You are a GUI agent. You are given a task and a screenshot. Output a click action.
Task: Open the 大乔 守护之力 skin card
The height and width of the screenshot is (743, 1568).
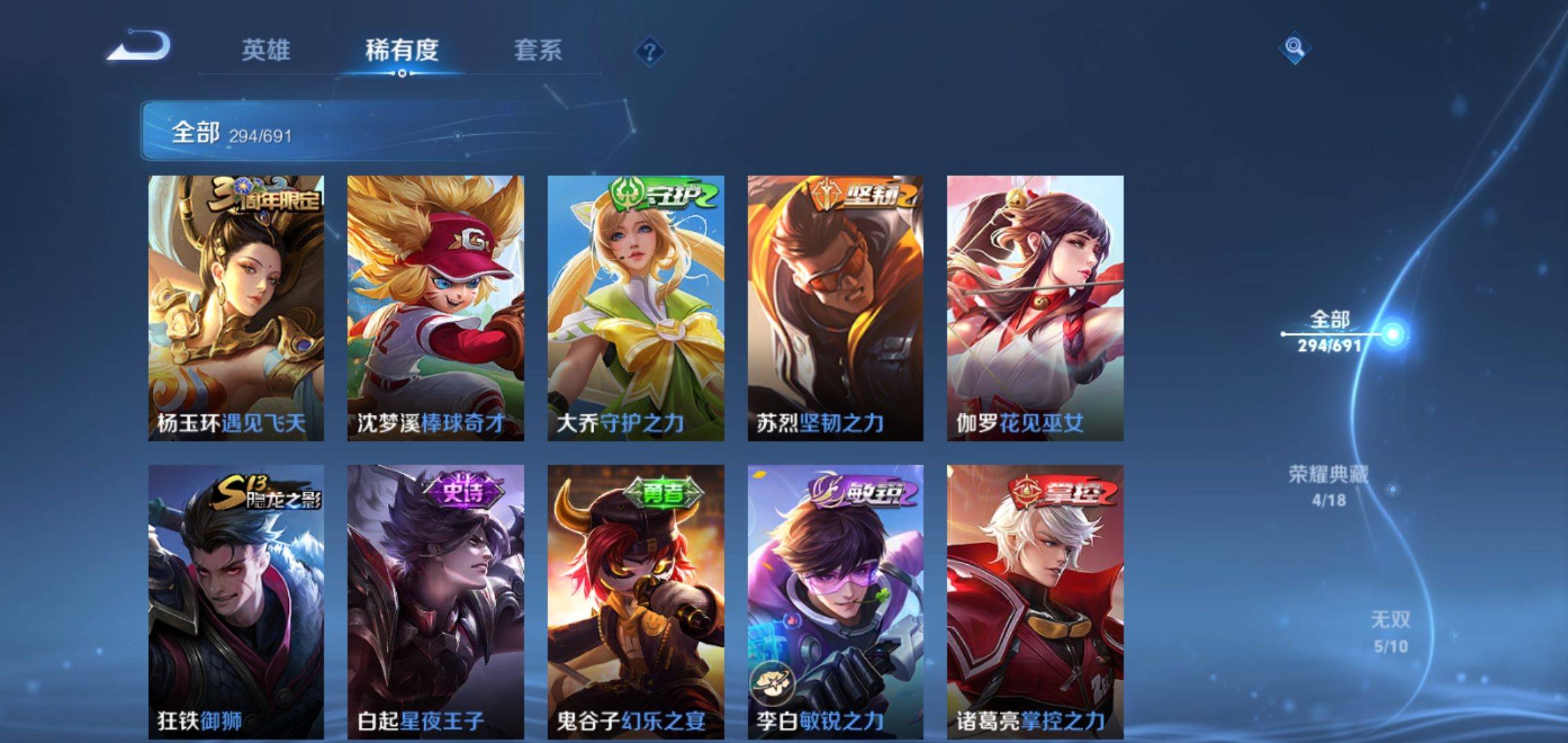click(x=635, y=308)
